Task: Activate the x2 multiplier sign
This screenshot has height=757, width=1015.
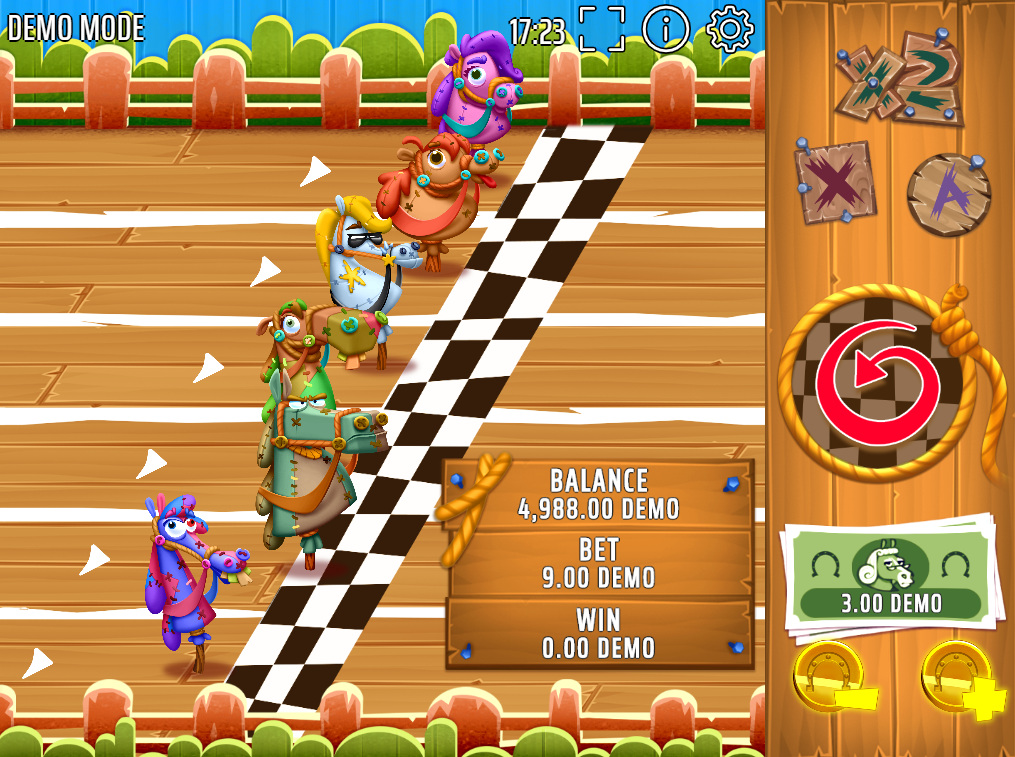Action: (900, 78)
